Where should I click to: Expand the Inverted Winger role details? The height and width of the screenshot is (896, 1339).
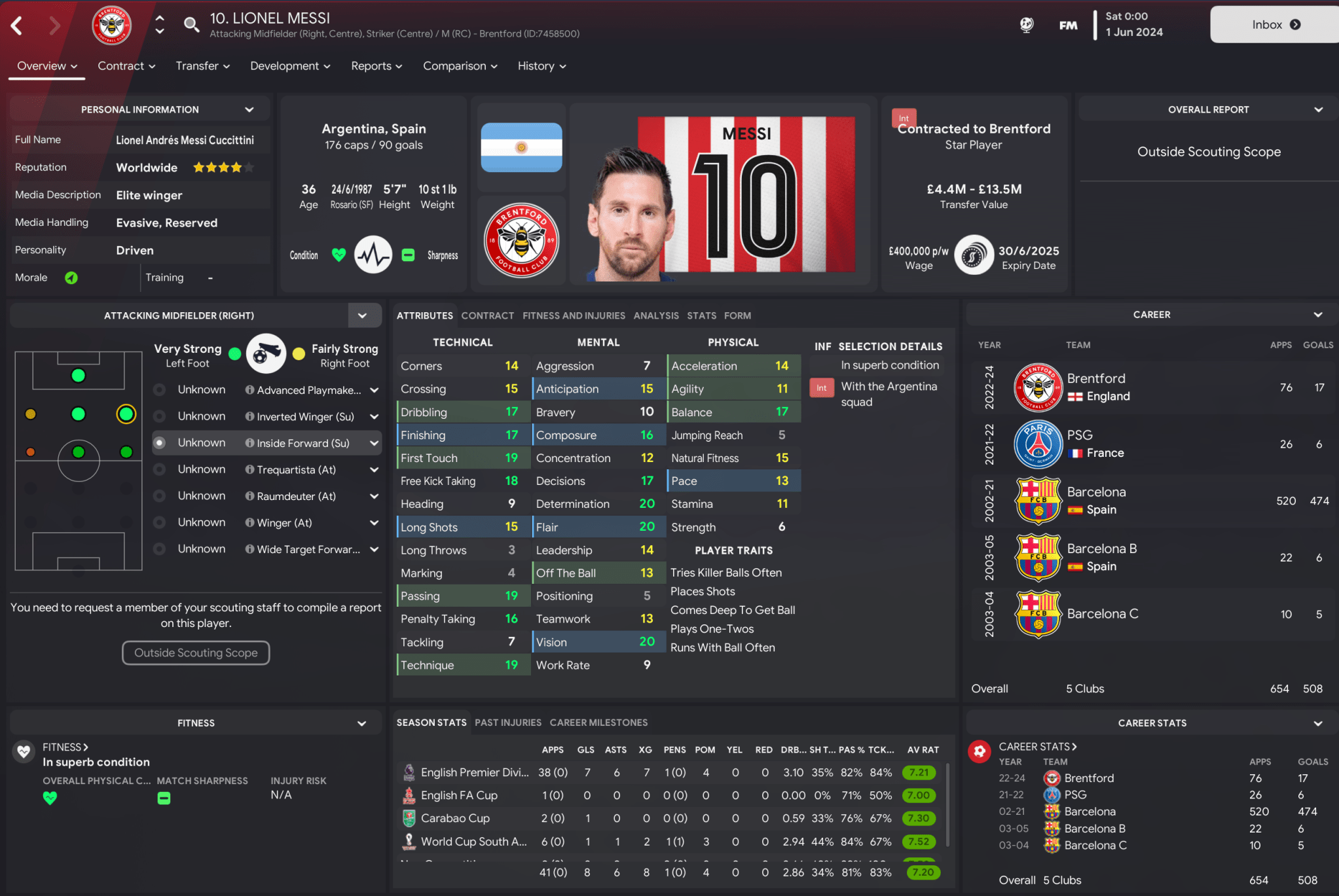click(374, 416)
